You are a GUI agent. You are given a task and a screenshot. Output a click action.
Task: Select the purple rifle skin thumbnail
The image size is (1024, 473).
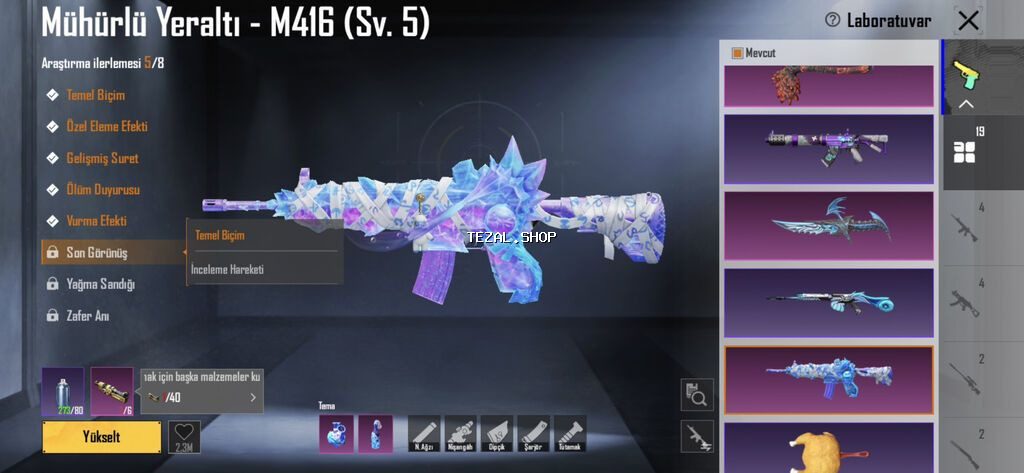point(828,149)
